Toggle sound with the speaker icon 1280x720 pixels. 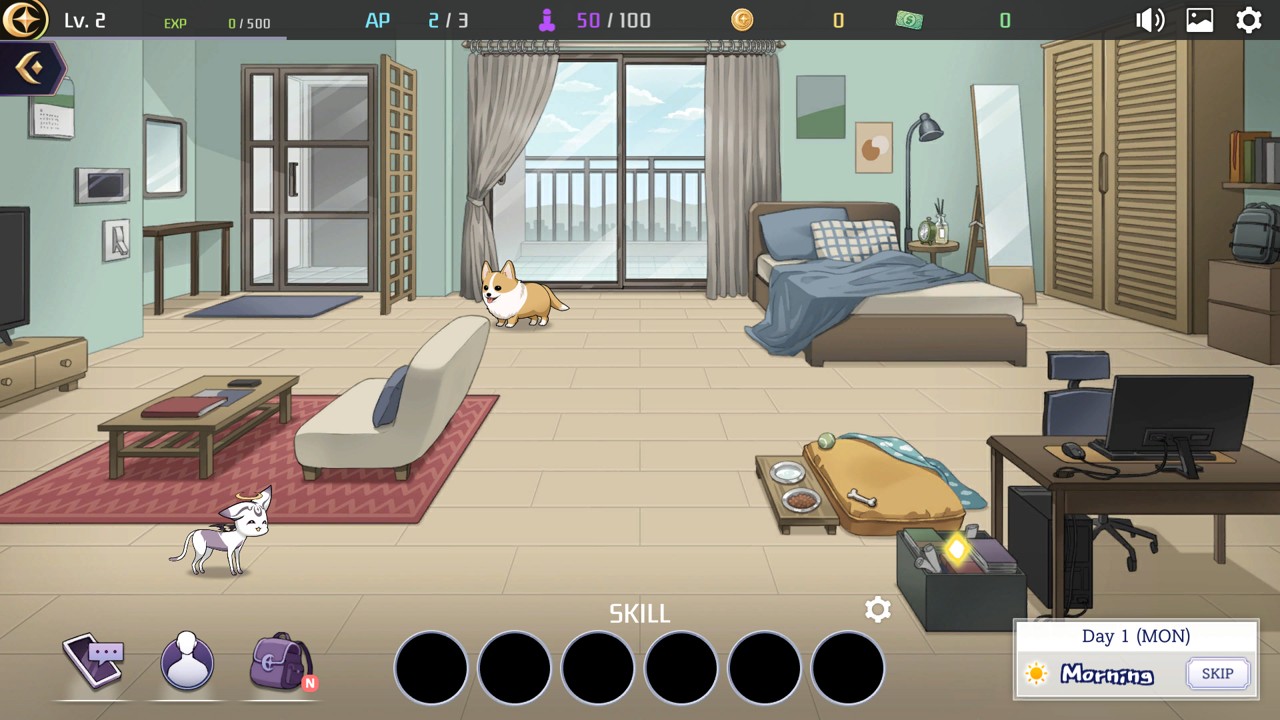(1150, 20)
